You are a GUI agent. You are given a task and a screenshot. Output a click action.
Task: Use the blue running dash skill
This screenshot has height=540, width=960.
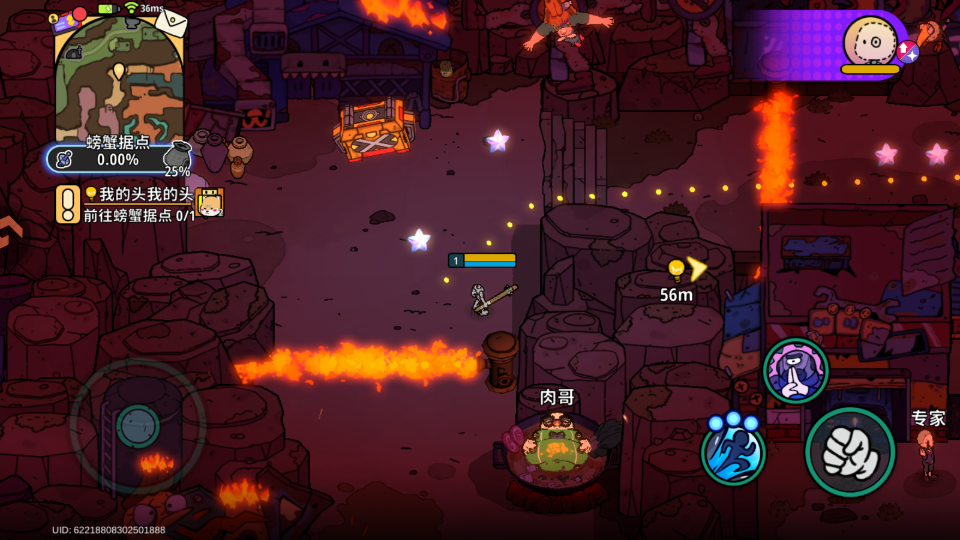point(733,450)
